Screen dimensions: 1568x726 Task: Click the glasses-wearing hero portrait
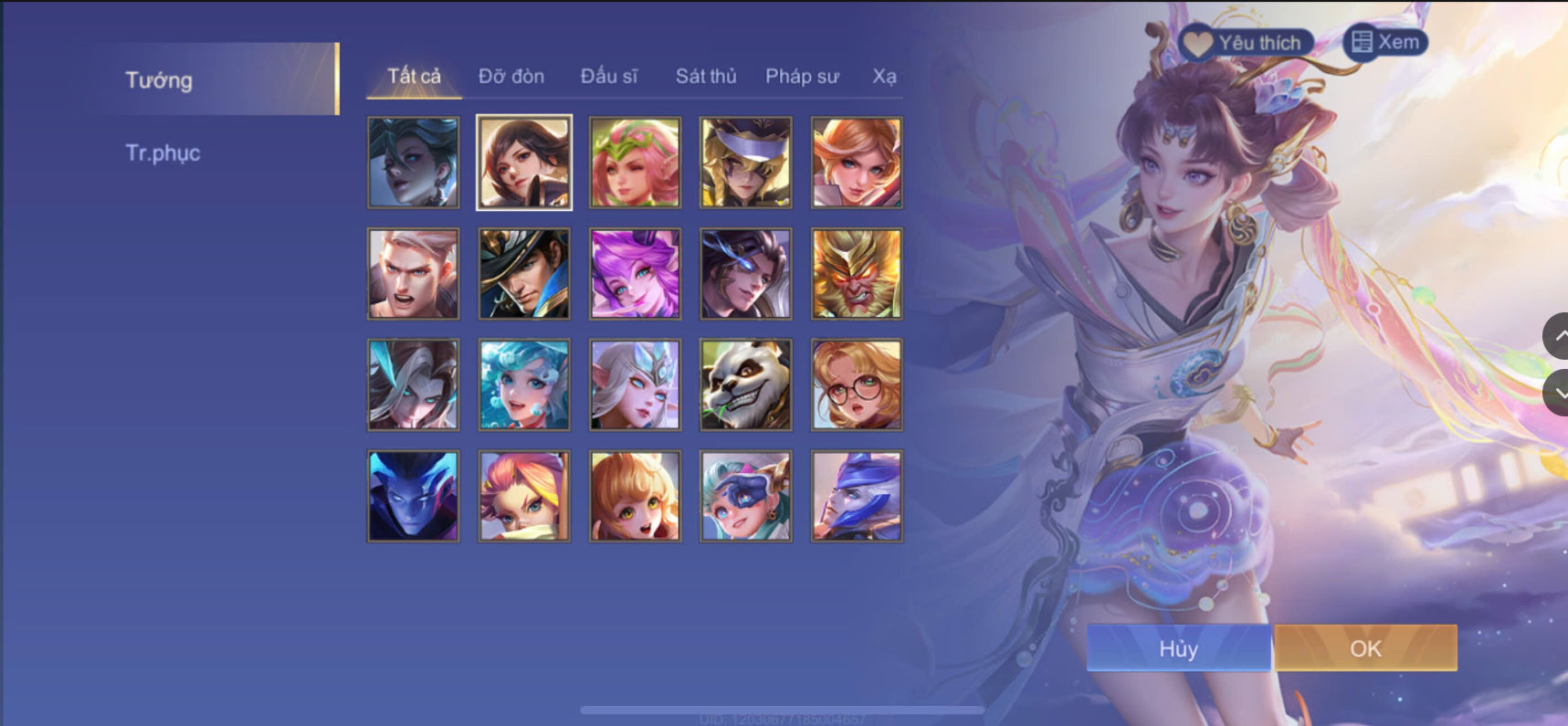(856, 384)
